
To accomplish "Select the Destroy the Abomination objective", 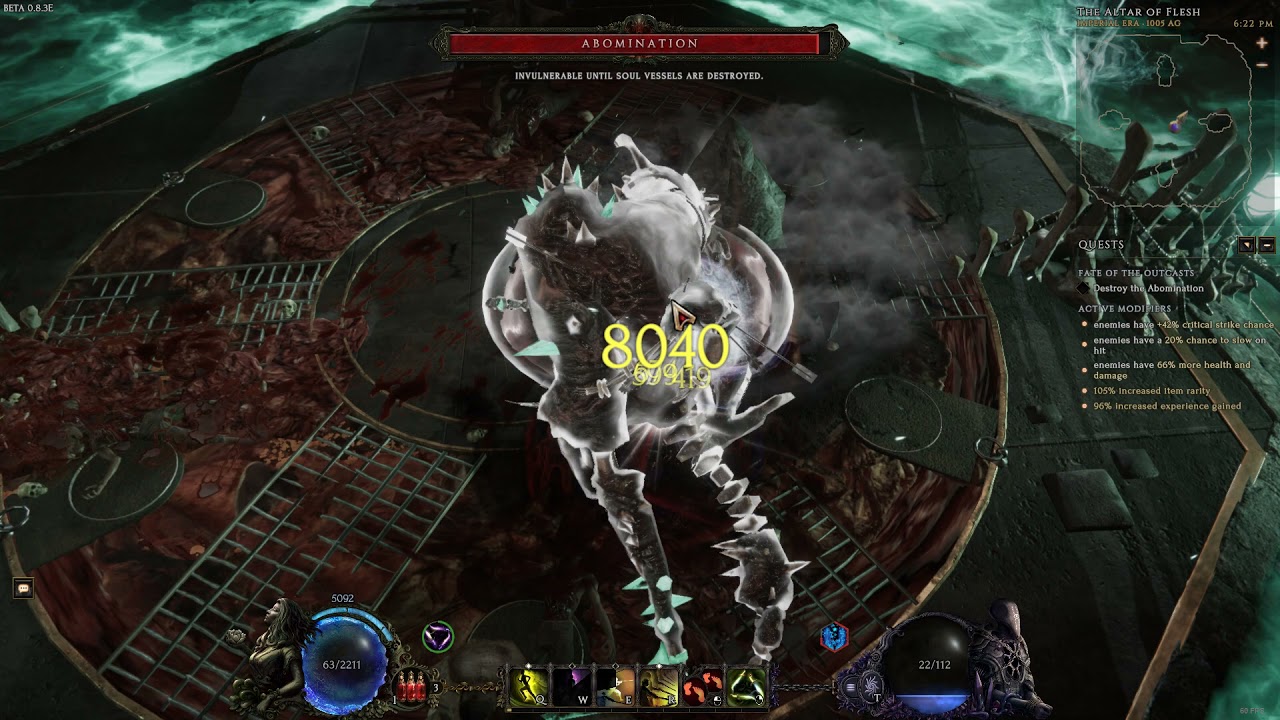I will tap(1148, 289).
